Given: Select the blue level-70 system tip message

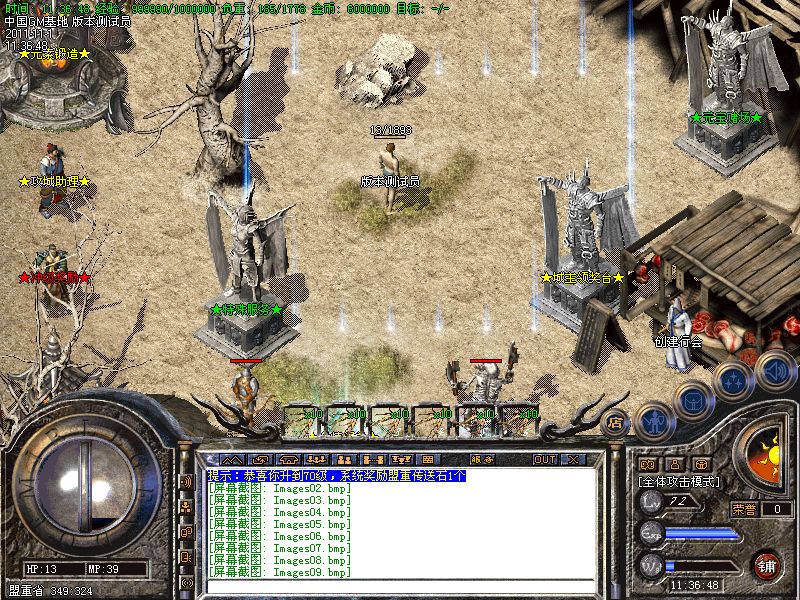Looking at the screenshot, I should tap(336, 476).
